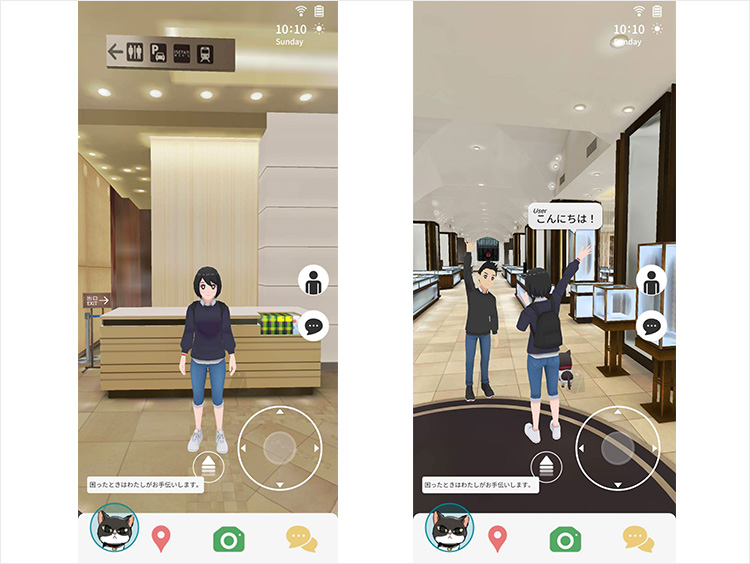Open yellow chat bubbles on jewelry-hall screen
This screenshot has height=564, width=750.
(x=638, y=538)
